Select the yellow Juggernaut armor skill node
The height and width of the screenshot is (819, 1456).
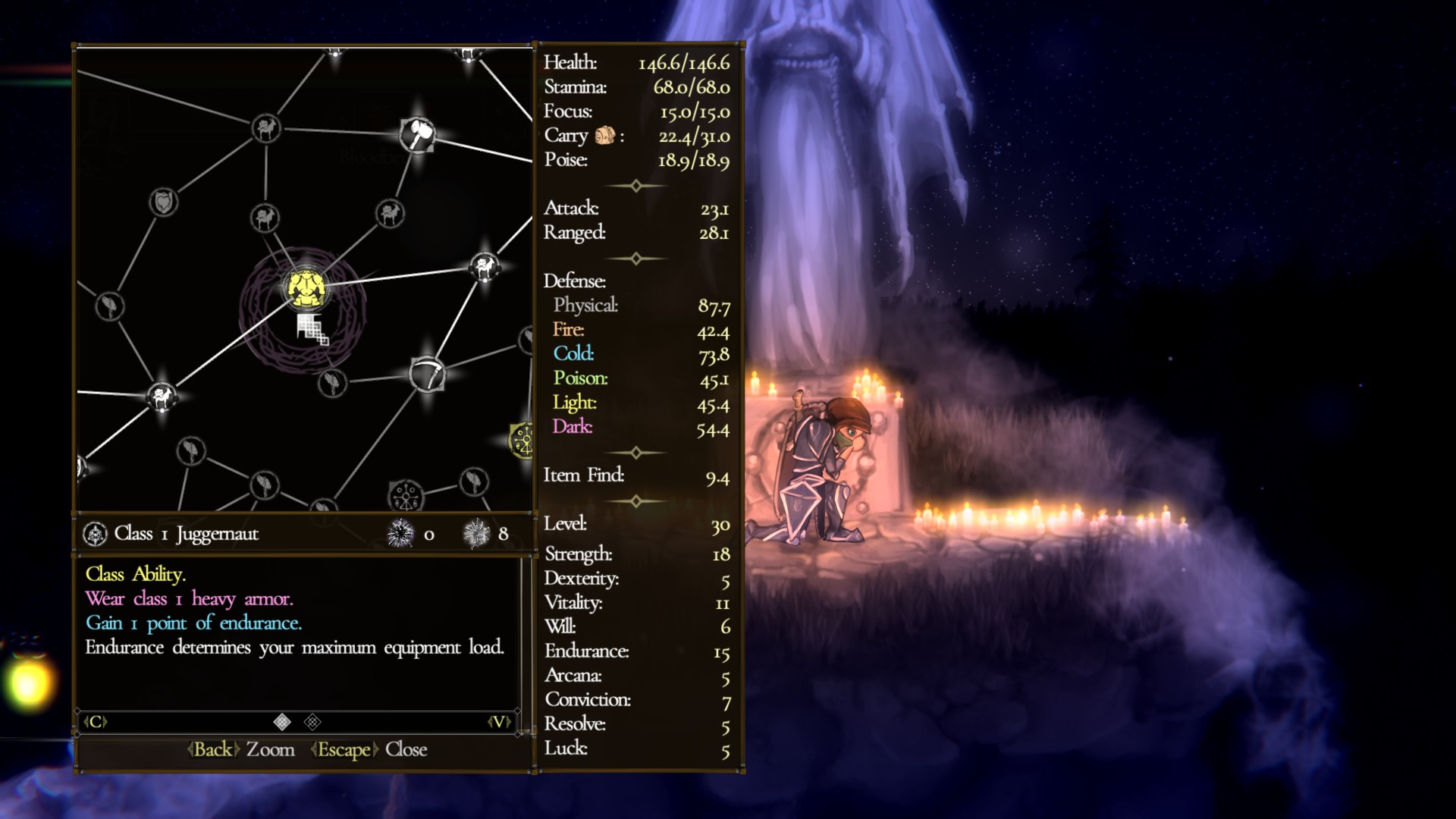click(306, 288)
